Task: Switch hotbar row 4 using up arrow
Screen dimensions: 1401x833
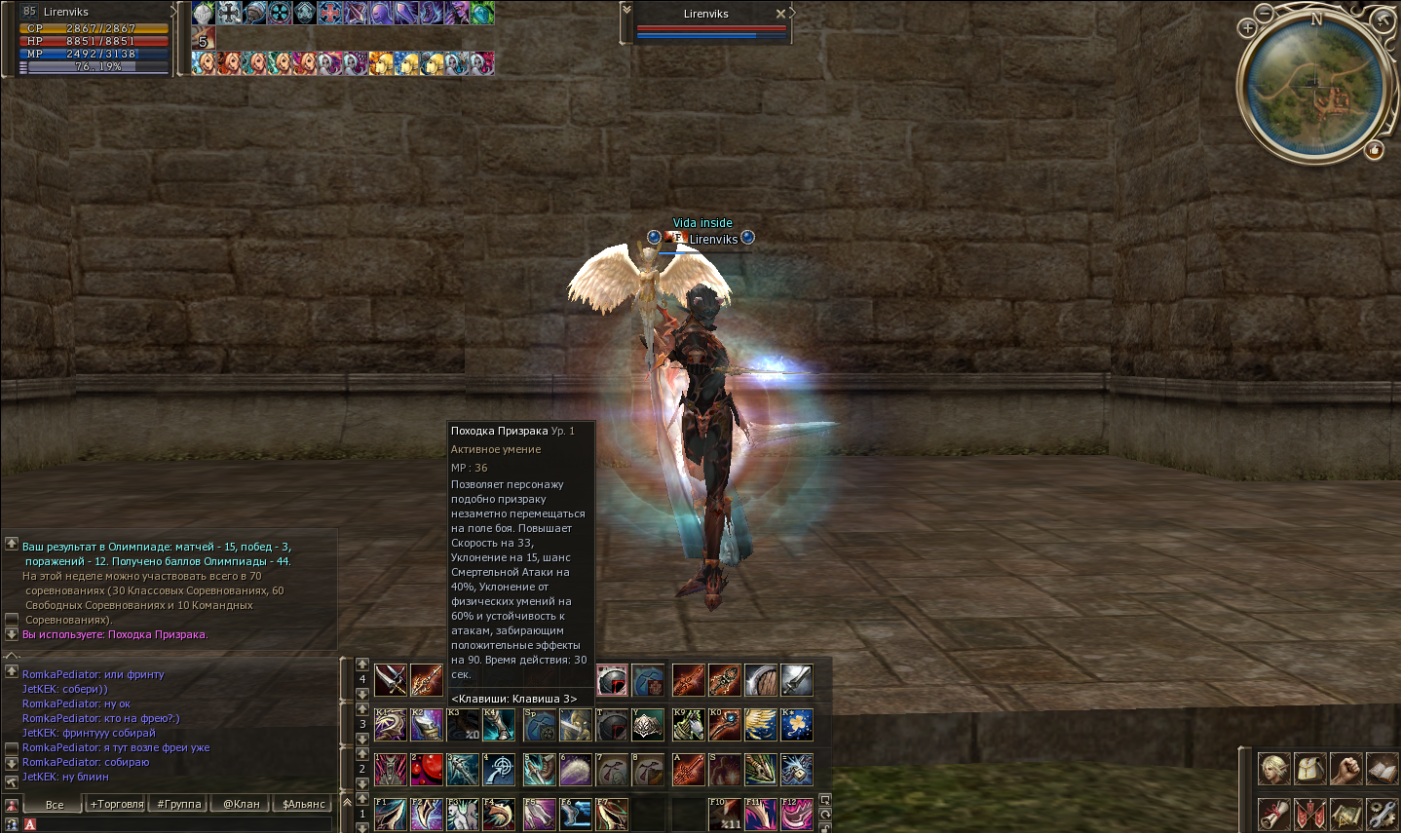Action: (x=362, y=666)
